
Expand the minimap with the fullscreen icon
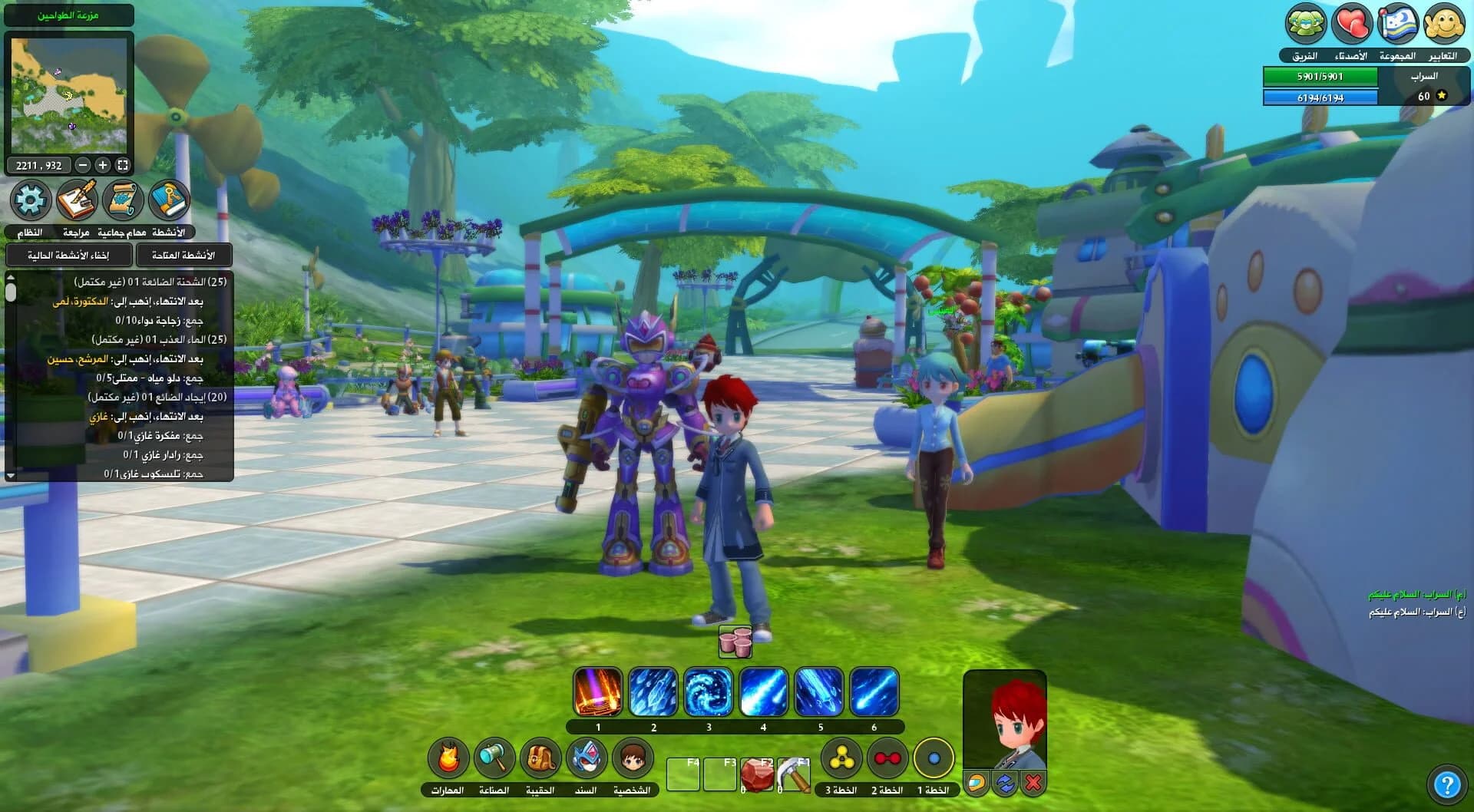click(x=123, y=163)
